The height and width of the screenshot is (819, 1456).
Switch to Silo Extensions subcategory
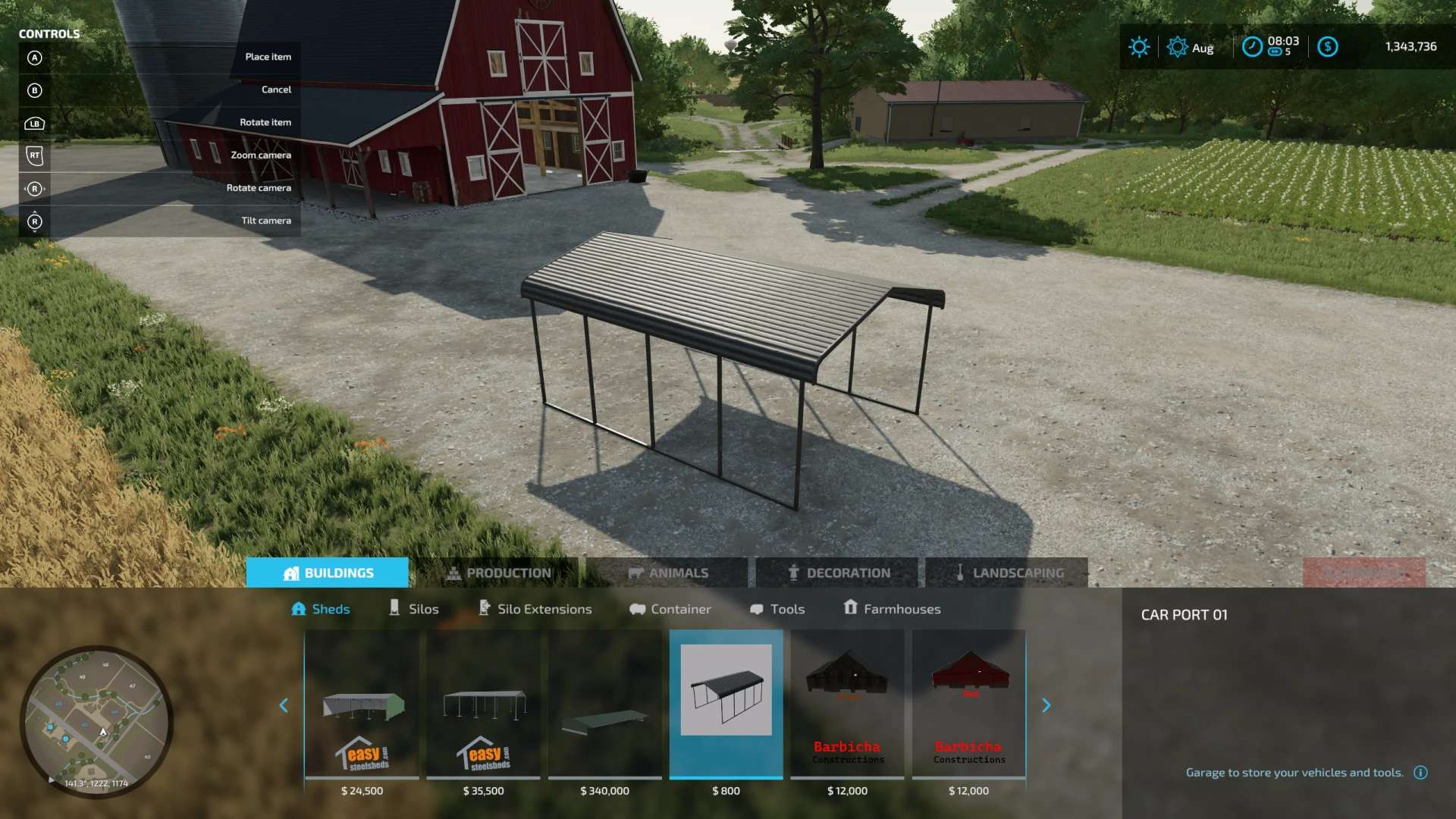click(535, 609)
